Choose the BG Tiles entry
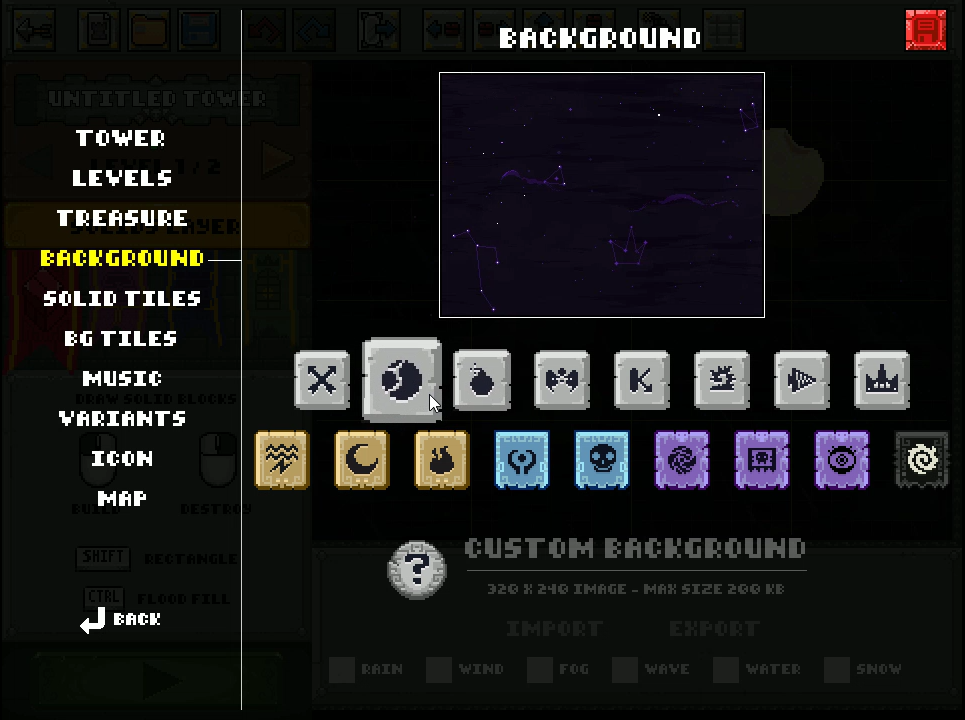Viewport: 965px width, 720px height. pos(121,338)
